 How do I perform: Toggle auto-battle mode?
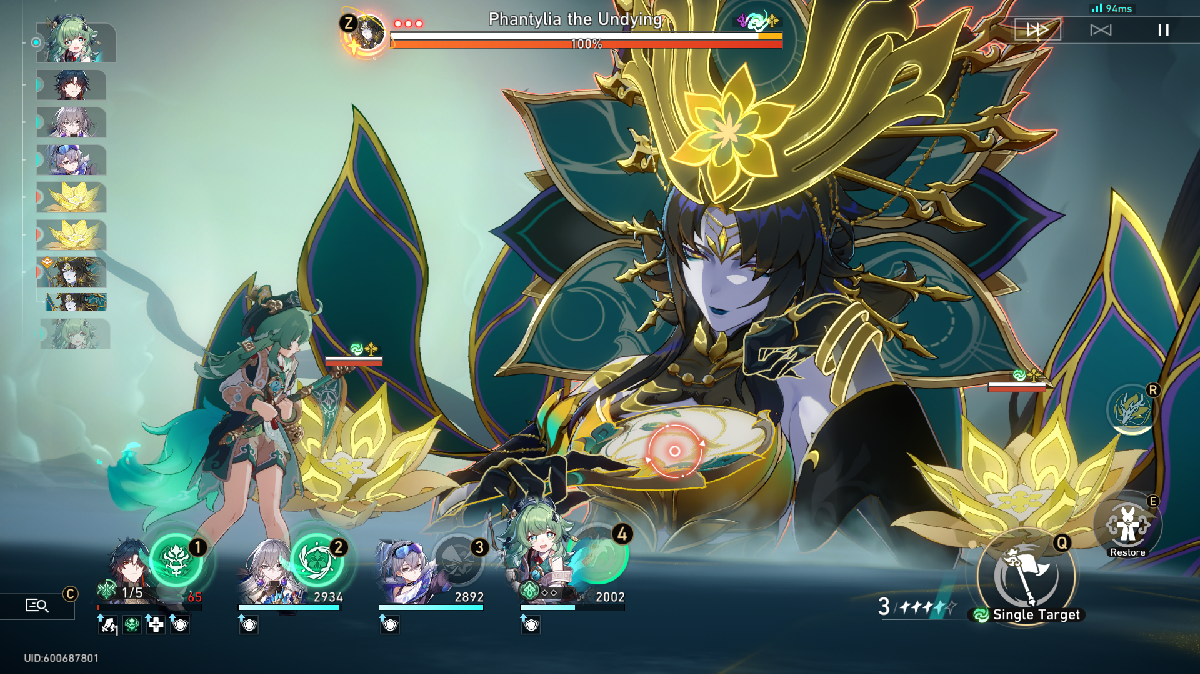[1100, 30]
